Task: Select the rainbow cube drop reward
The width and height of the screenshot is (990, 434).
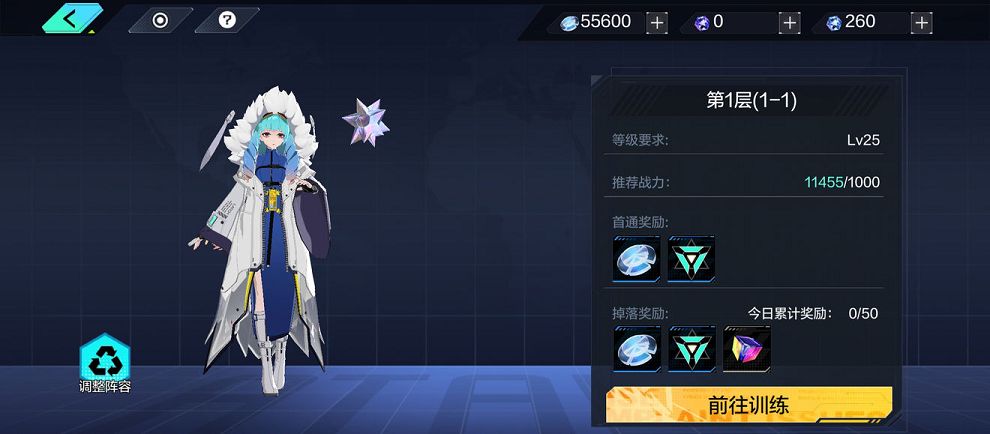Action: coord(746,349)
